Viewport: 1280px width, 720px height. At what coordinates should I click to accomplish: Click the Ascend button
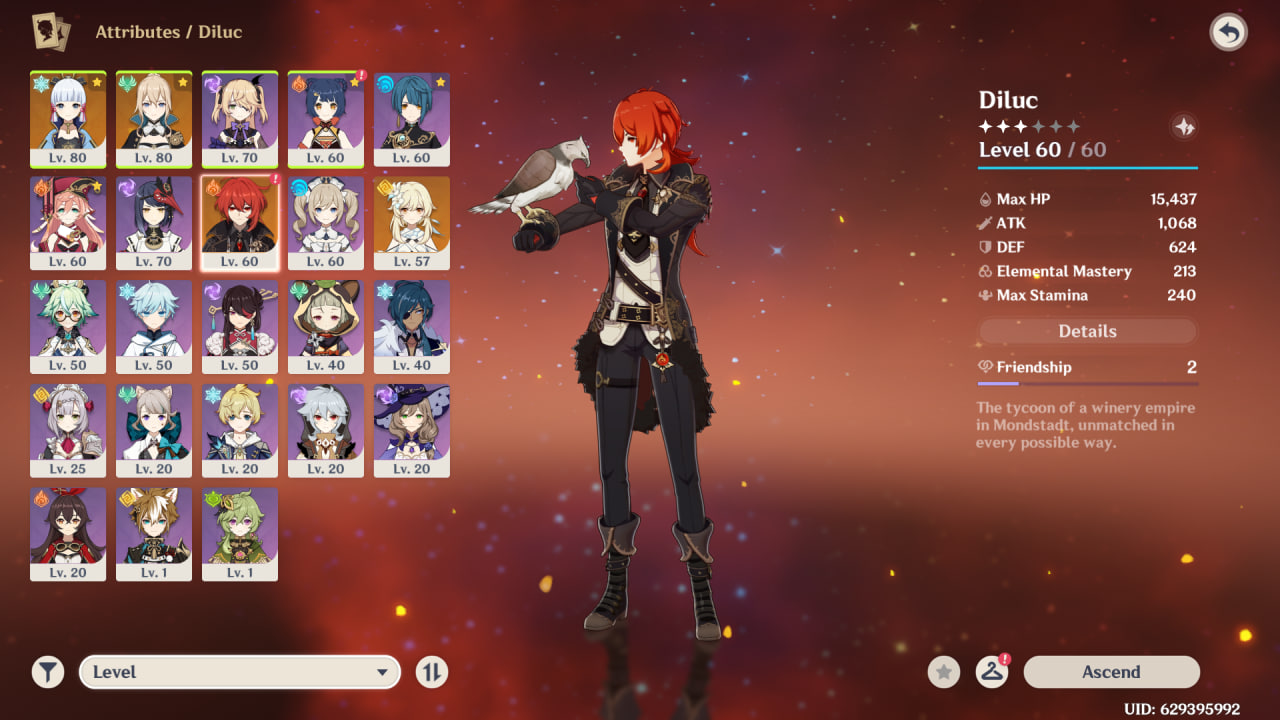tap(1111, 672)
